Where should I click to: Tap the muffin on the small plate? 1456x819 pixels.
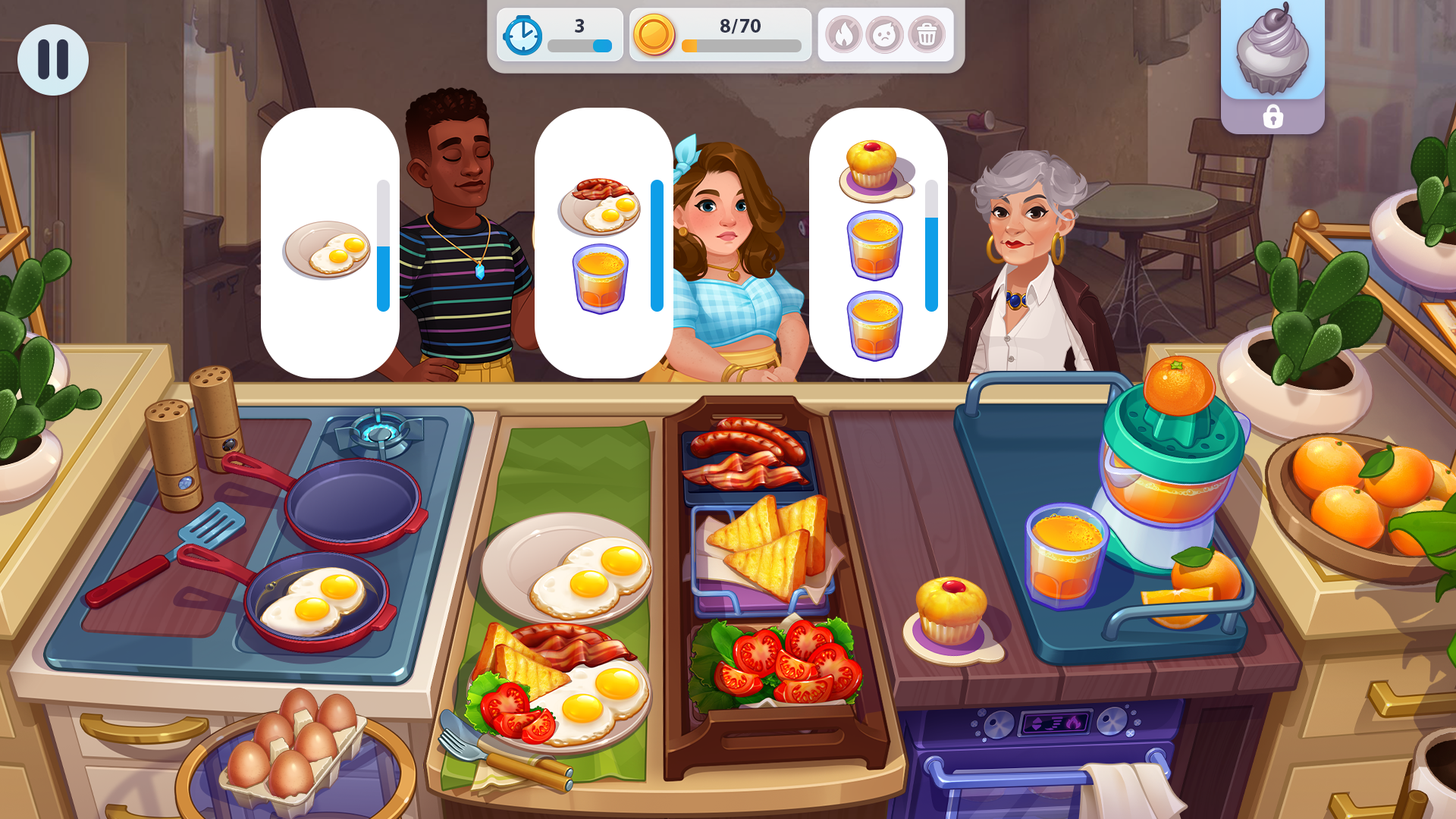click(950, 607)
